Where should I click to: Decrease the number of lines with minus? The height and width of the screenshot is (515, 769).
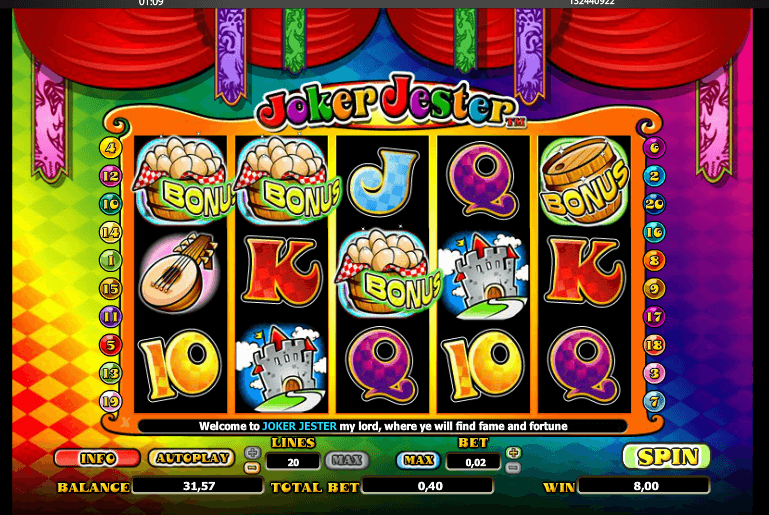pos(252,466)
